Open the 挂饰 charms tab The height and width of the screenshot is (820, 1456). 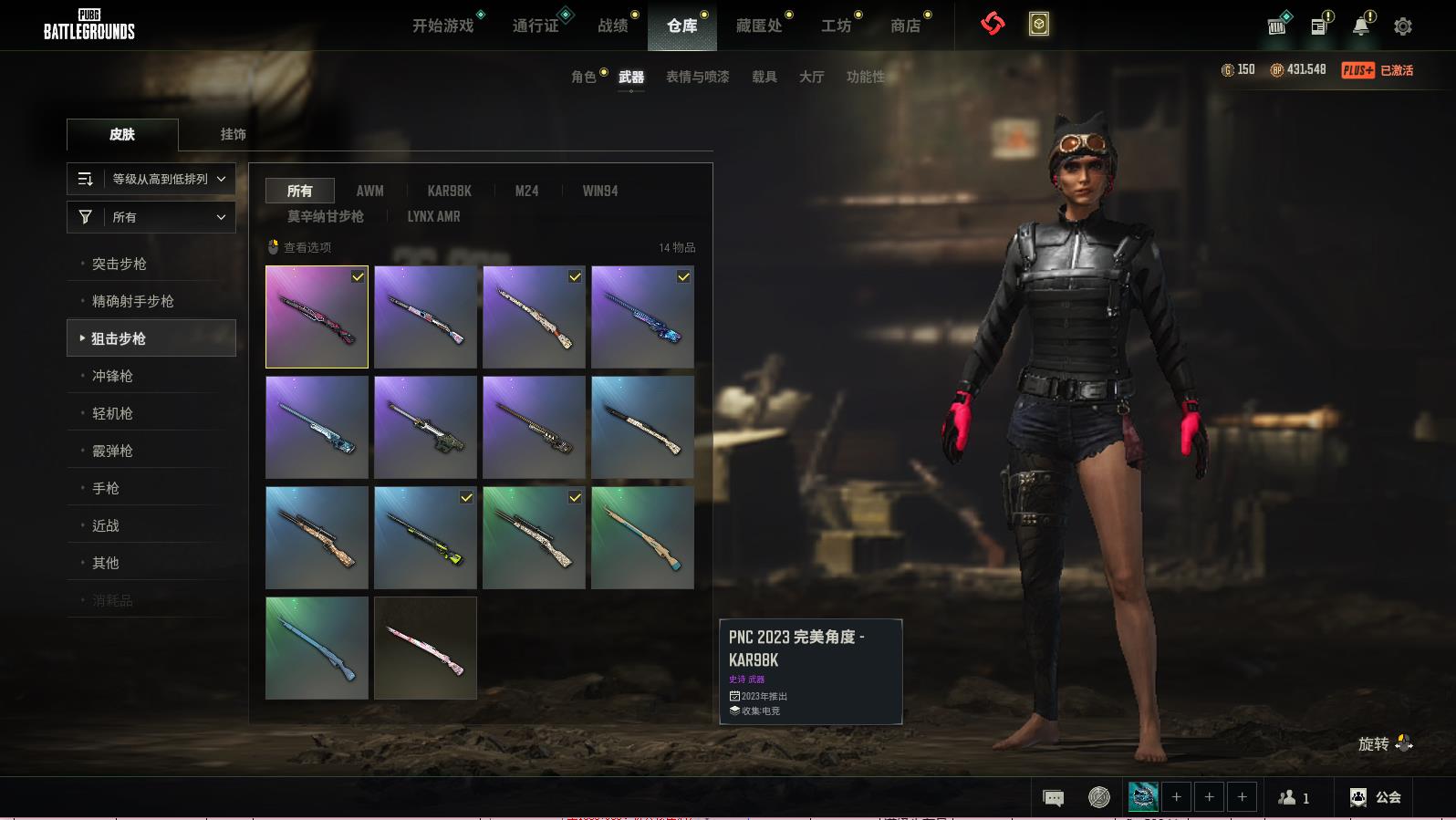pyautogui.click(x=234, y=134)
